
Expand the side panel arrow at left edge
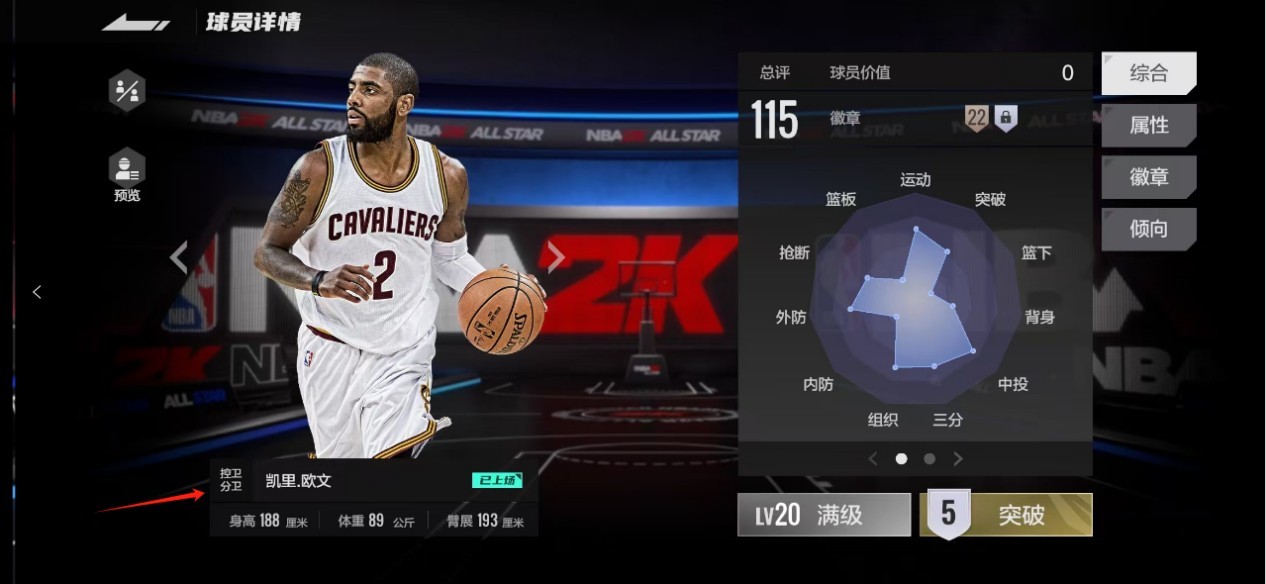37,292
